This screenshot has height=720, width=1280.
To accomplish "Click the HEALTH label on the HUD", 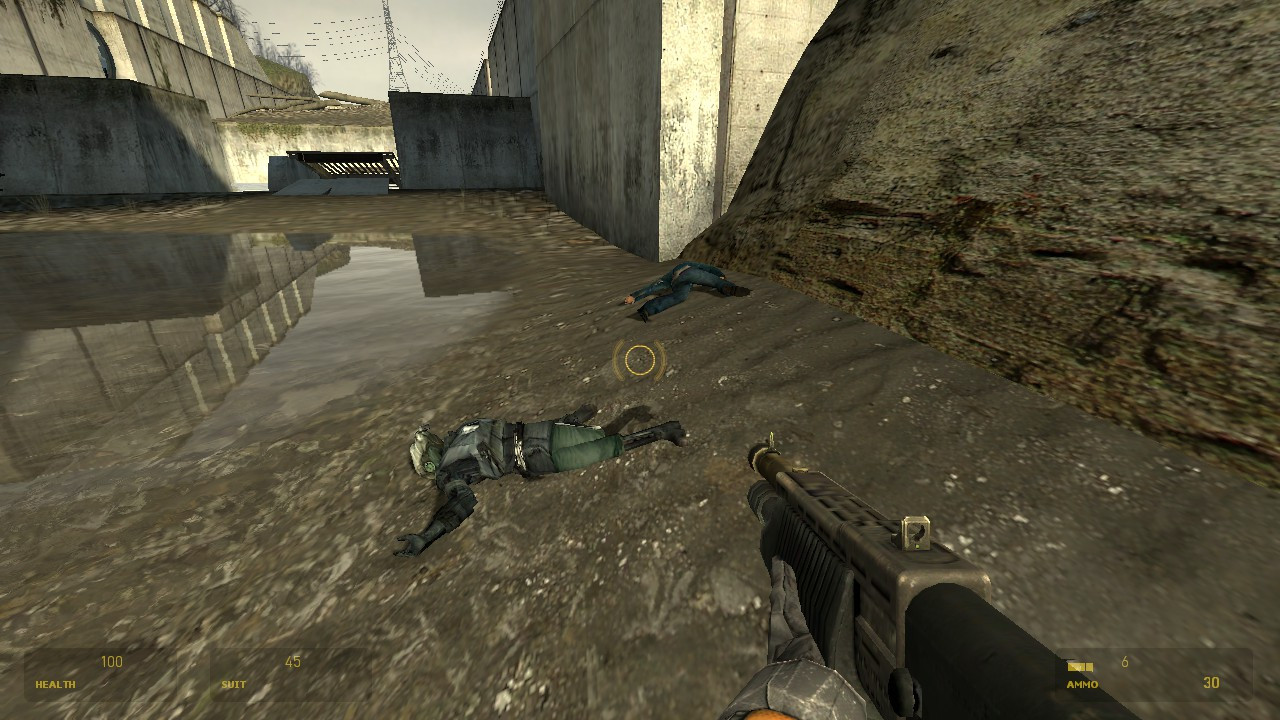I will [55, 685].
